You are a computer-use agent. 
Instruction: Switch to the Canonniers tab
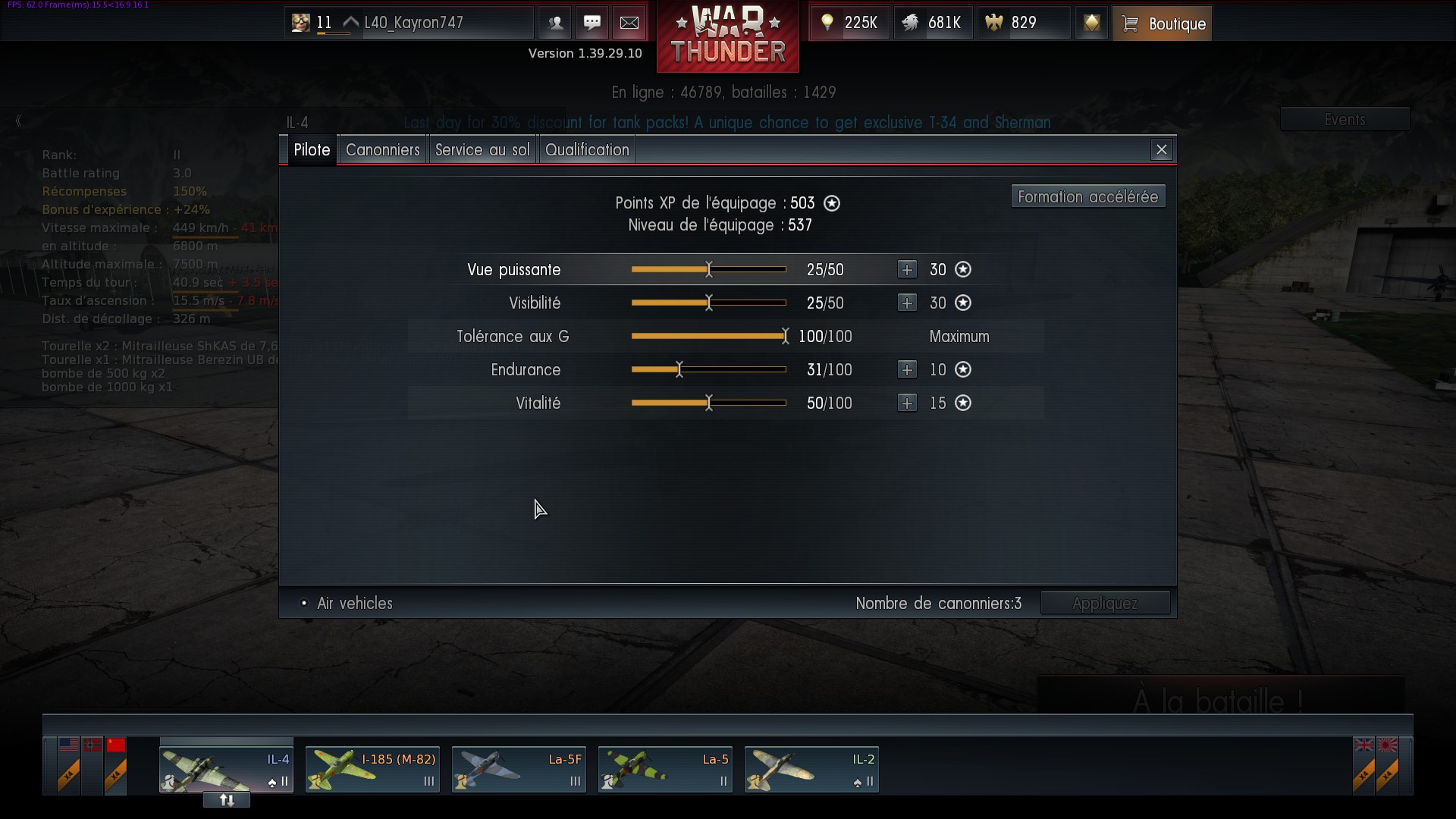[x=382, y=150]
